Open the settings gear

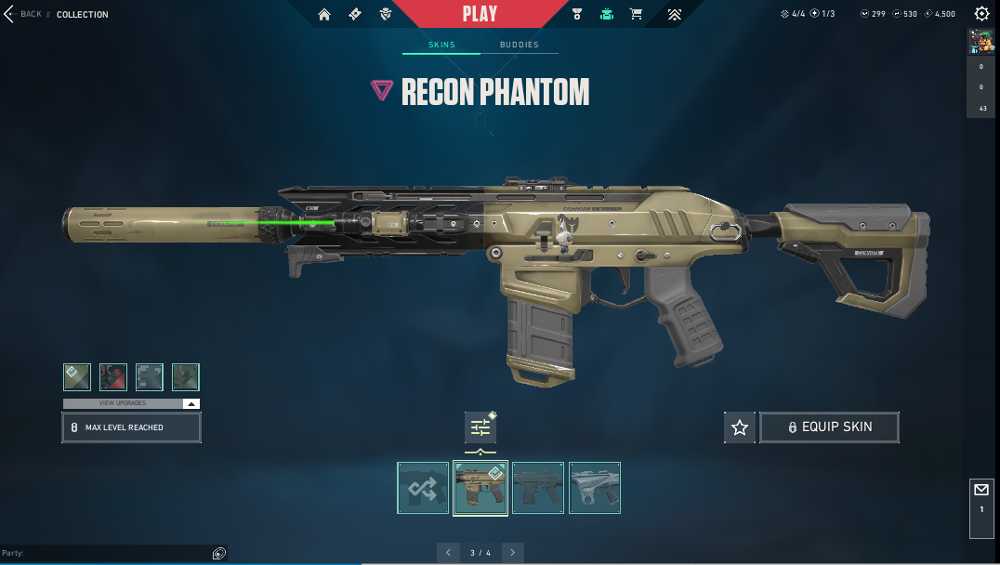click(x=981, y=14)
